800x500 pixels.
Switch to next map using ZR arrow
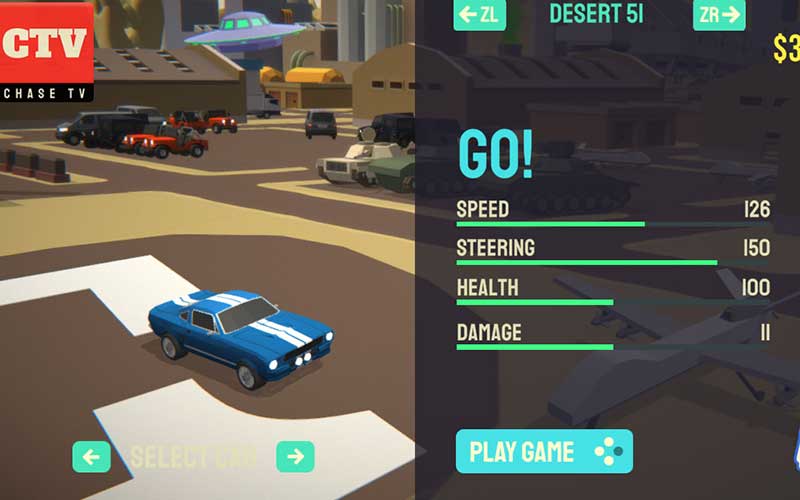coord(719,15)
